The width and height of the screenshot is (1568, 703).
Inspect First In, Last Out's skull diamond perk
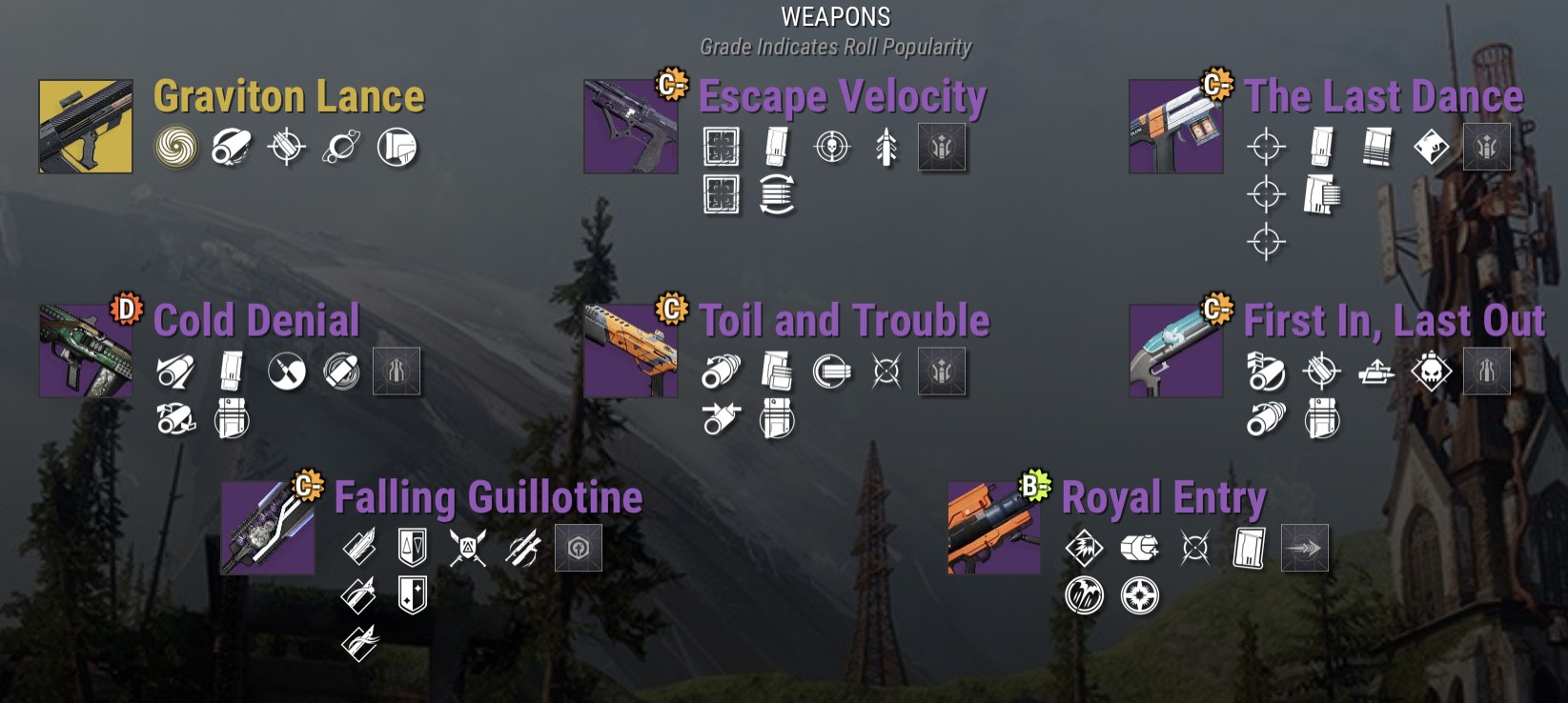(x=1432, y=372)
